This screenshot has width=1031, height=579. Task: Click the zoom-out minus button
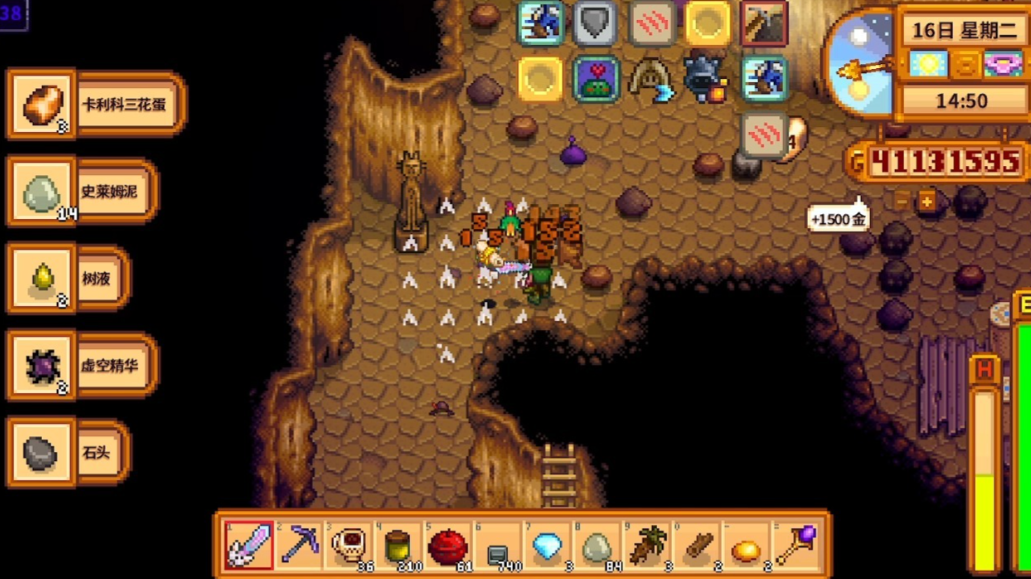pyautogui.click(x=902, y=202)
